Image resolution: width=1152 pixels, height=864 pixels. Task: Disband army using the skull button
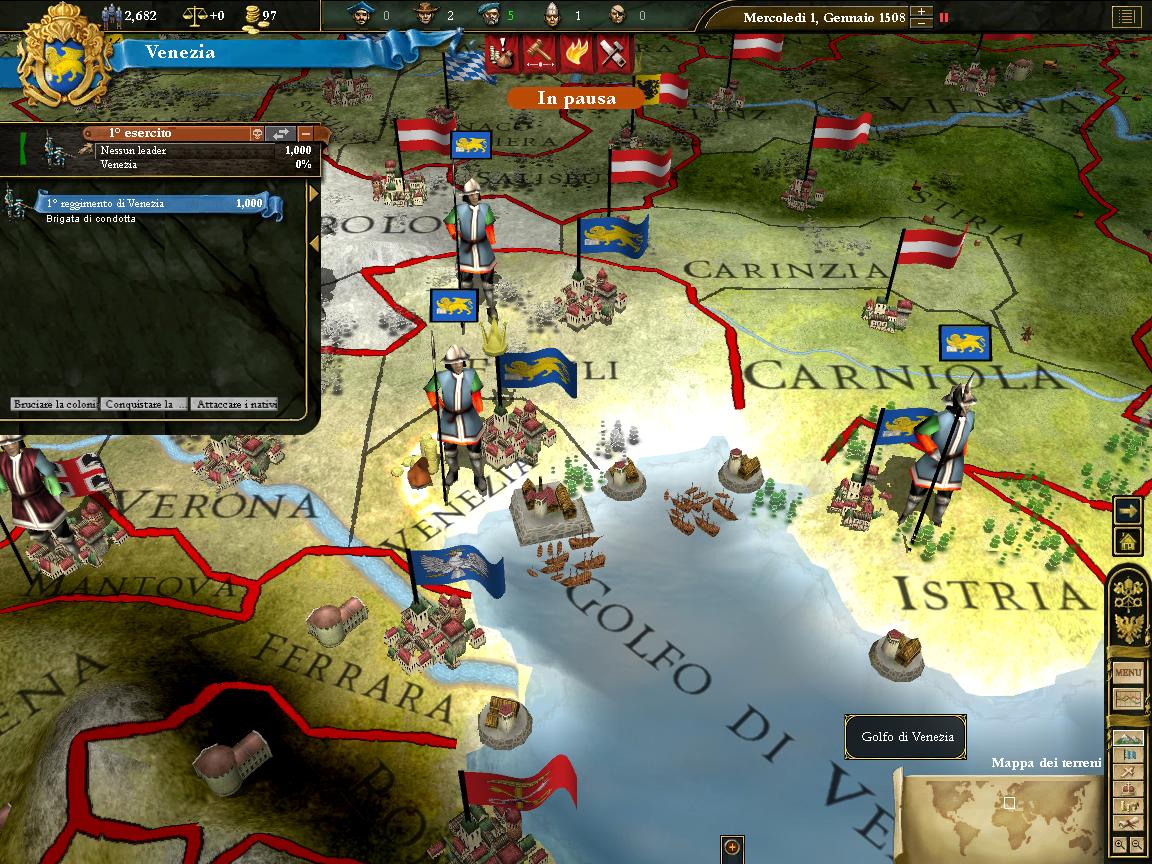tap(257, 133)
